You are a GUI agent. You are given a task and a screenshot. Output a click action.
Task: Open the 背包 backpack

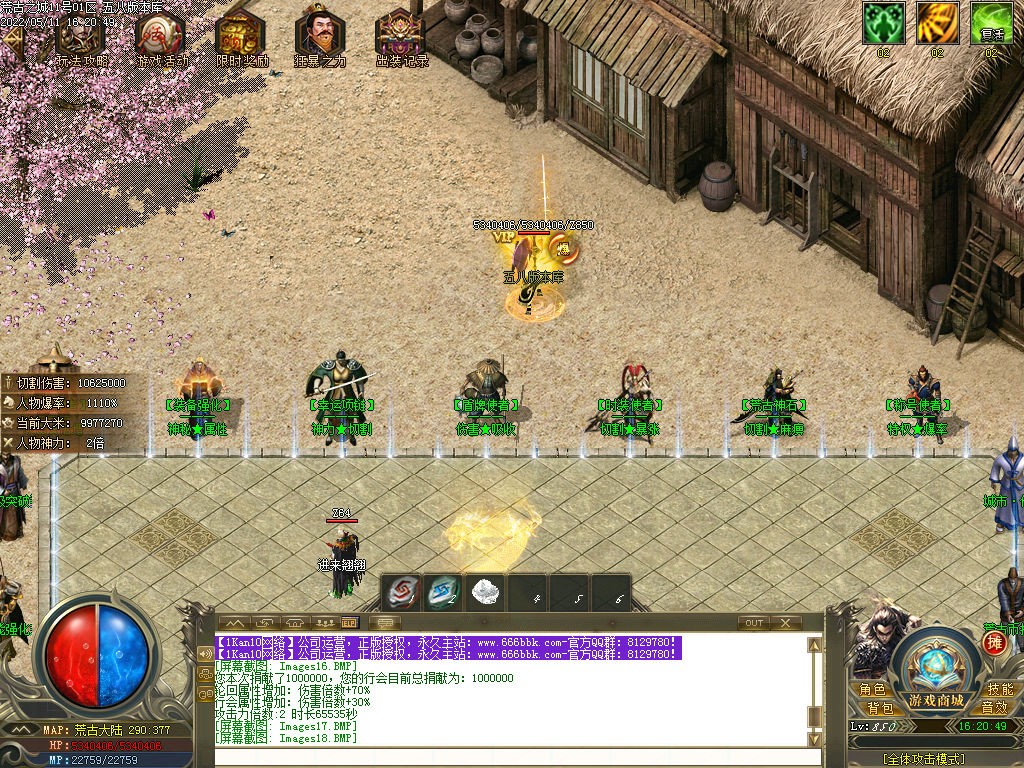click(x=879, y=708)
